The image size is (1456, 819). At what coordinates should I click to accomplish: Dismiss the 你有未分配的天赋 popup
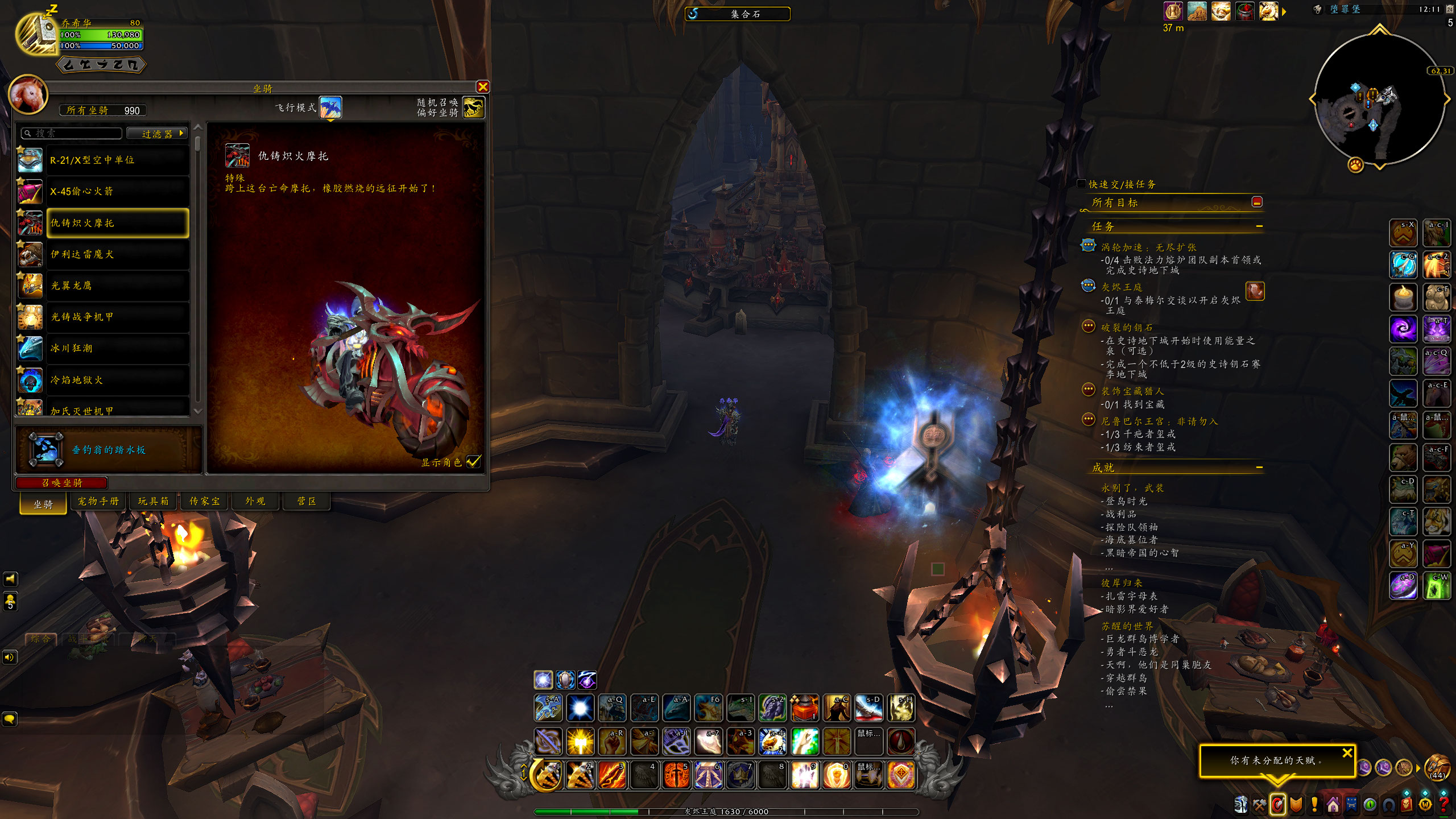tap(1347, 753)
